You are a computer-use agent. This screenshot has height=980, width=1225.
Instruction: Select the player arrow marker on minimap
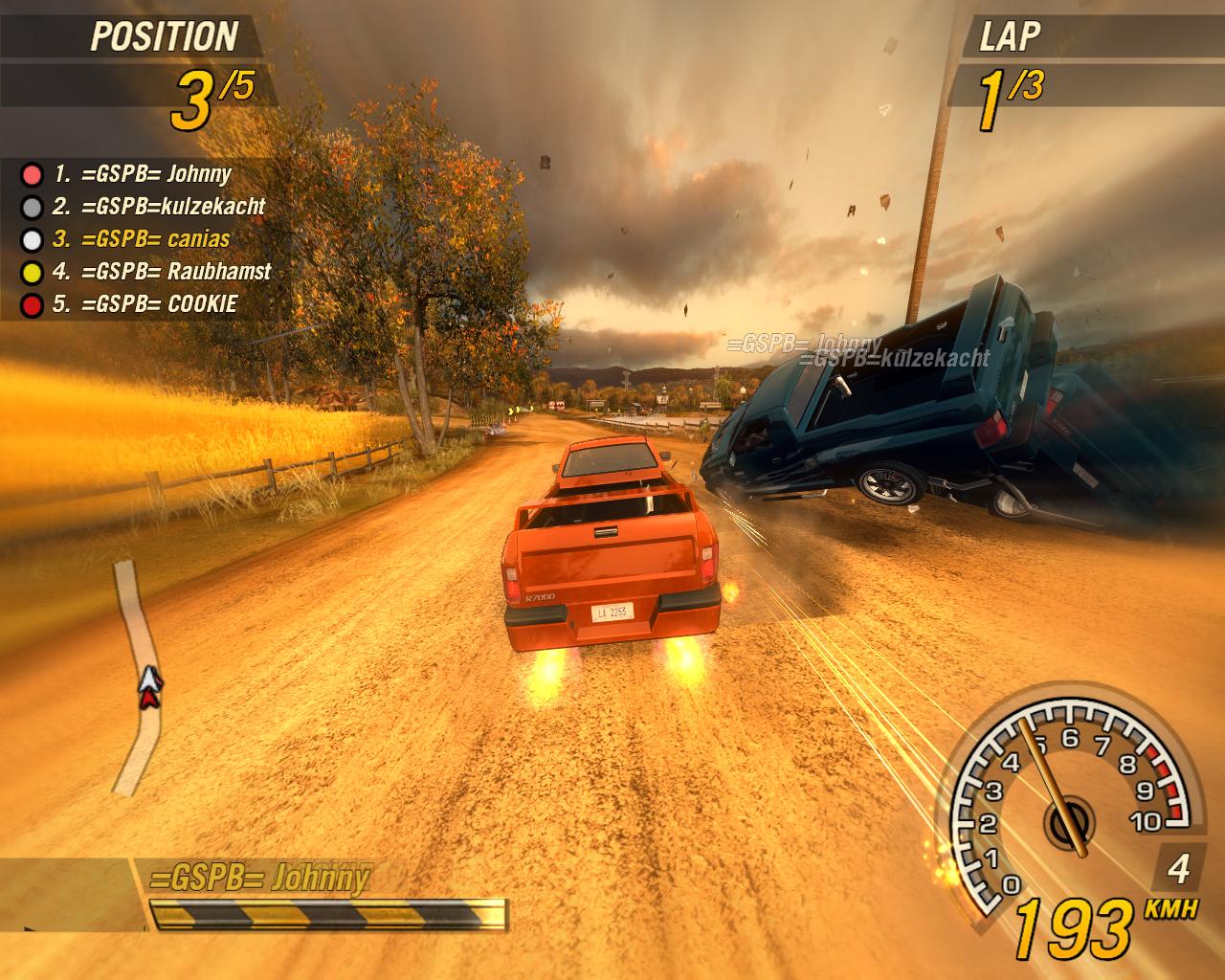click(148, 686)
